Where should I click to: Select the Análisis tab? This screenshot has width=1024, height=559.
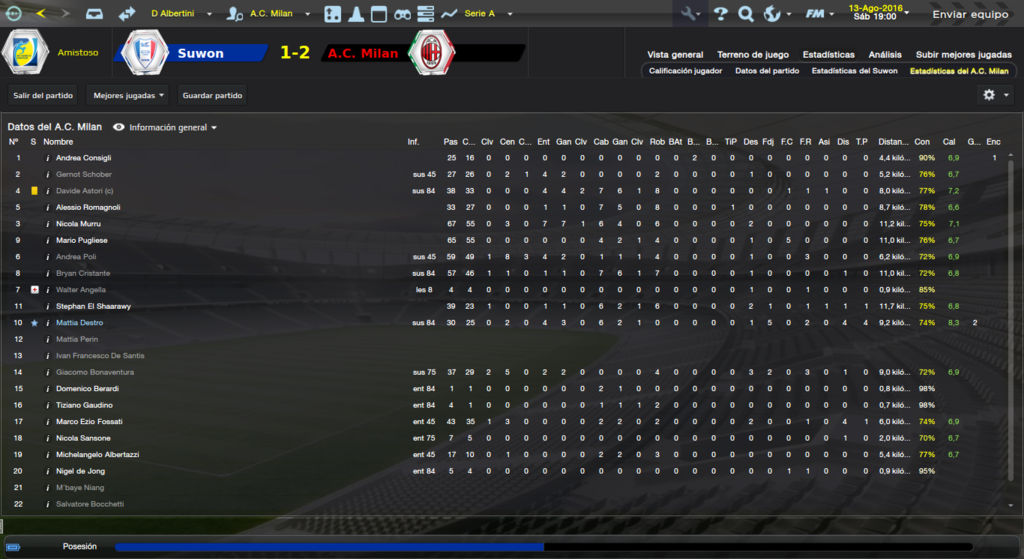[x=885, y=54]
